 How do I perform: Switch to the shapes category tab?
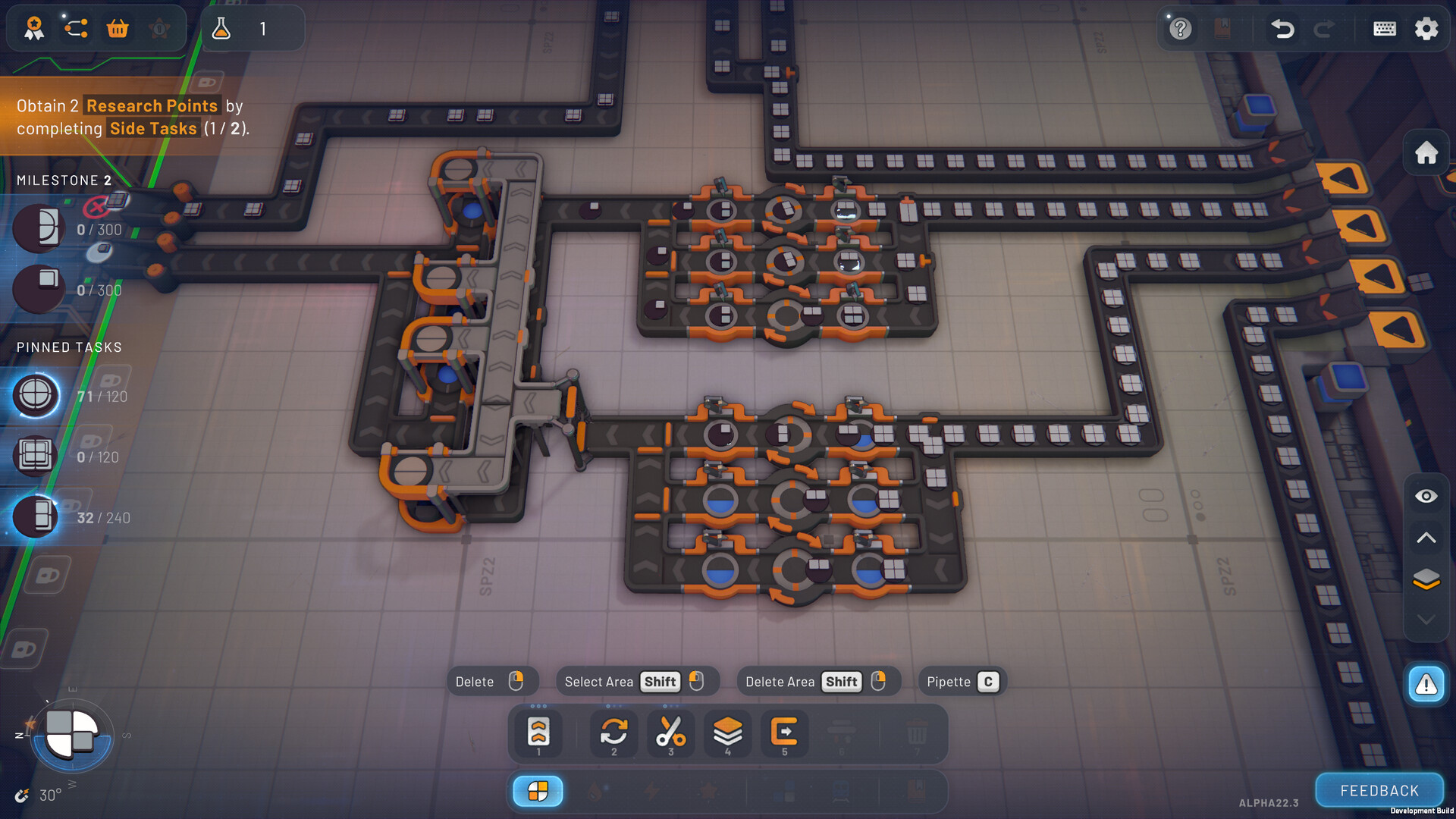tap(539, 791)
